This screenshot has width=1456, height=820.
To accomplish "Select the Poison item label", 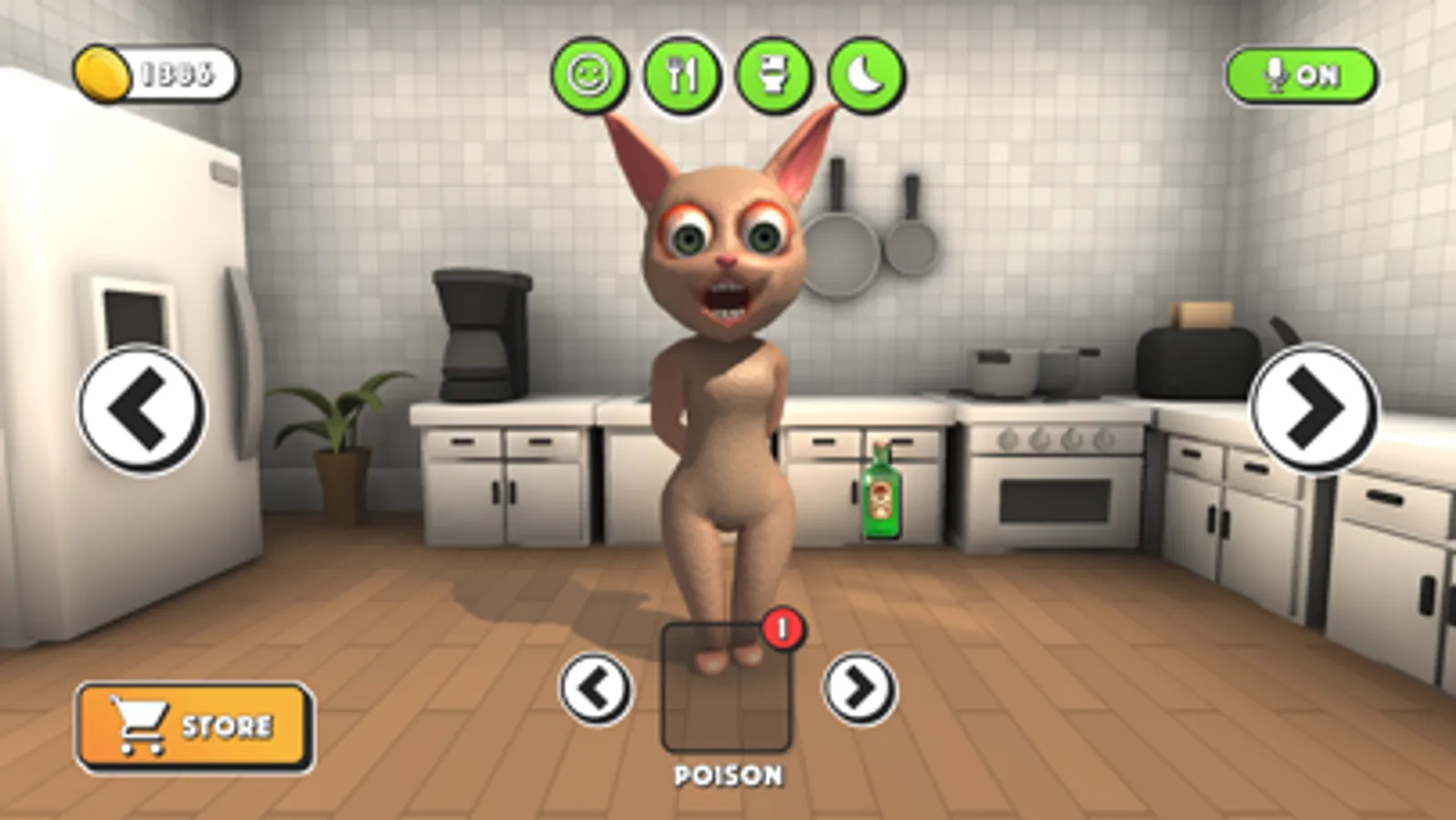I will click(728, 774).
